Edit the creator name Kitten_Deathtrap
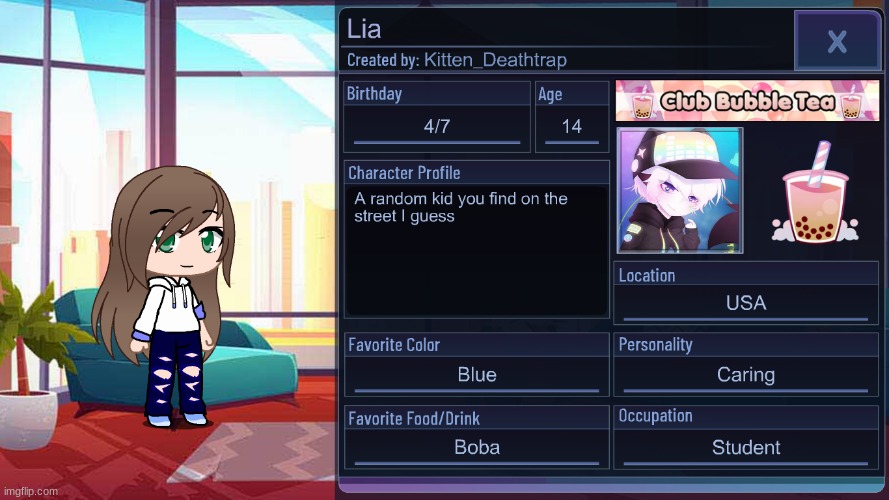Screen dimensions: 889x500 [x=495, y=60]
